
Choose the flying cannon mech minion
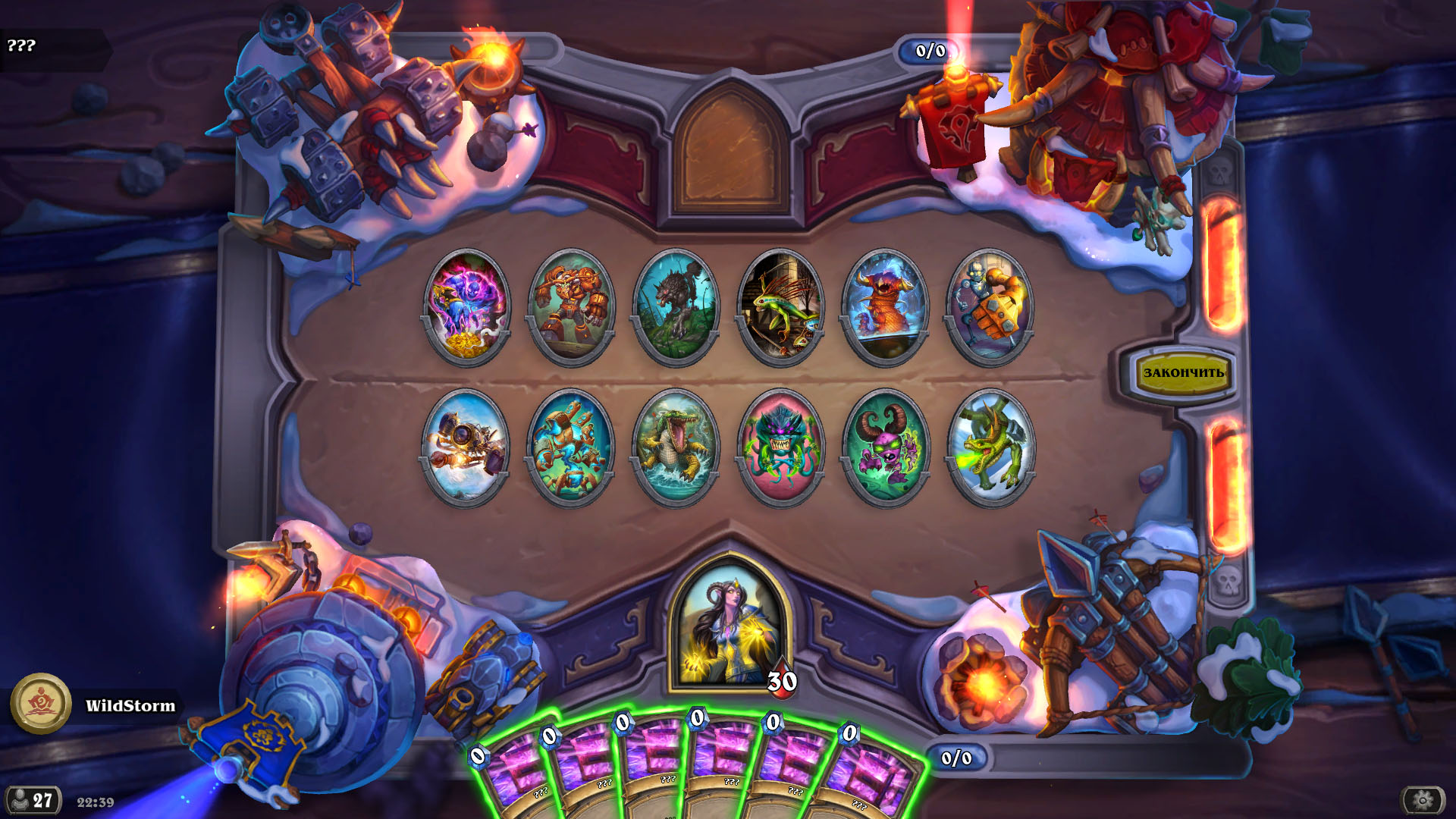point(466,447)
